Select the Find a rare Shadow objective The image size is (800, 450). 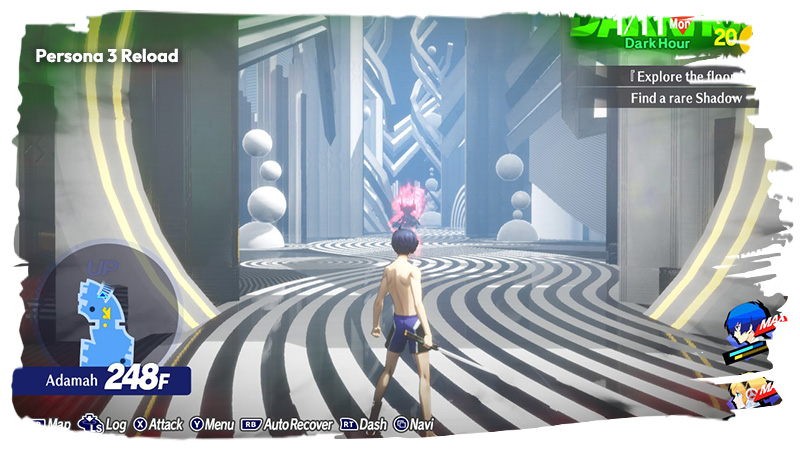tap(687, 98)
